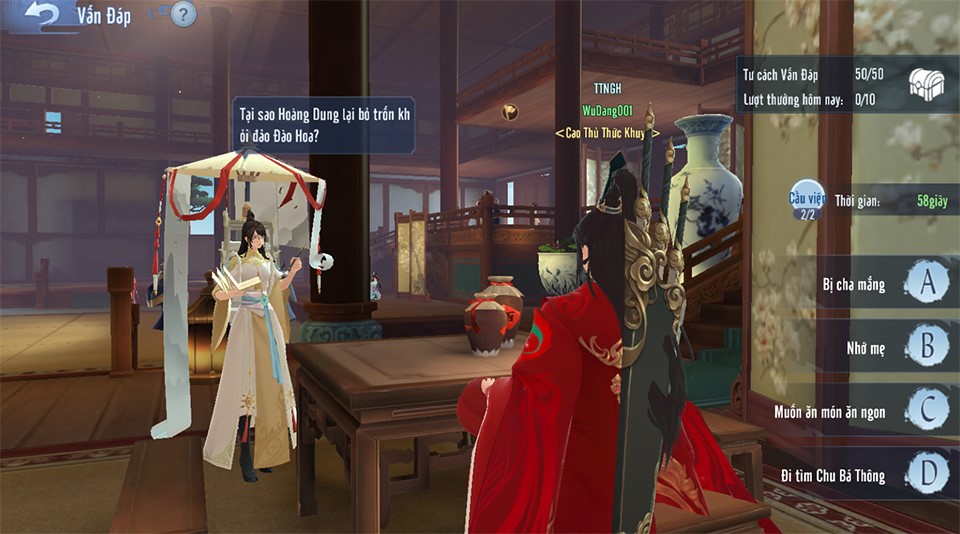Go back using the return arrow

43,15
